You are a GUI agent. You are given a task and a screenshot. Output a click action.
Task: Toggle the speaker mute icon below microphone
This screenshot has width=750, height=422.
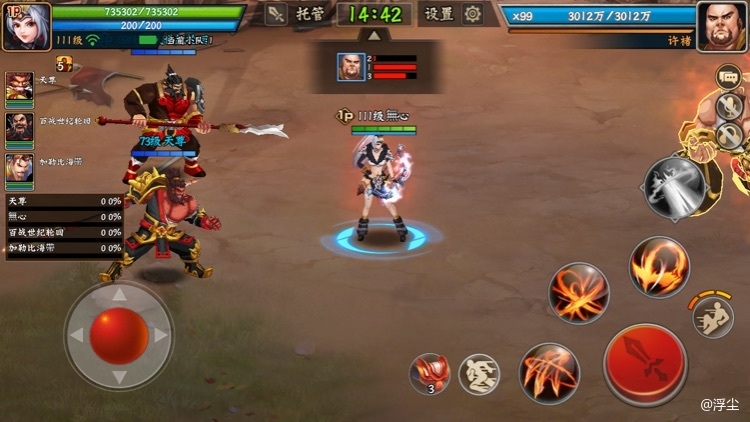[729, 136]
